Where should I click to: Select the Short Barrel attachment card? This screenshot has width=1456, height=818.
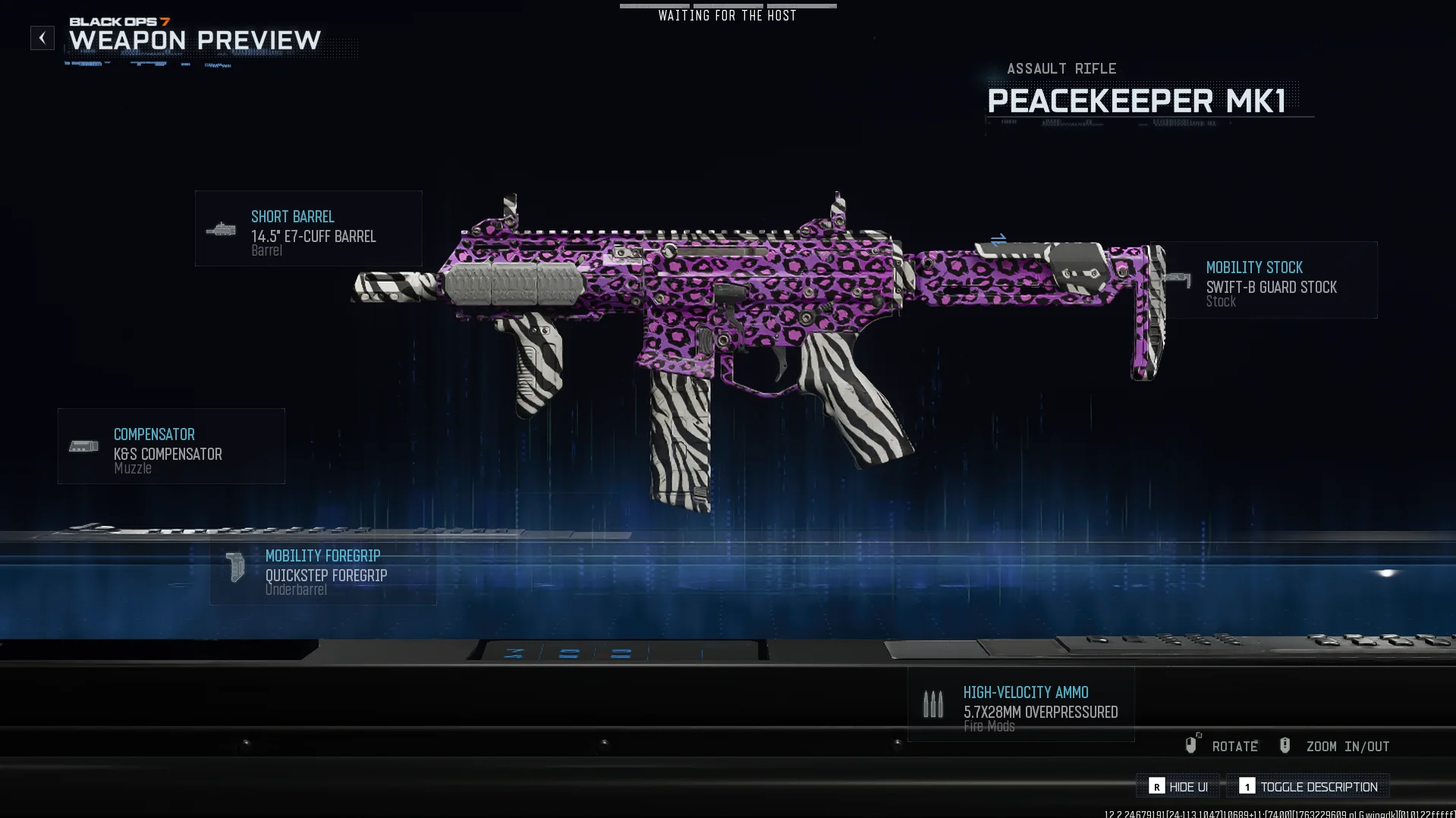pos(308,228)
